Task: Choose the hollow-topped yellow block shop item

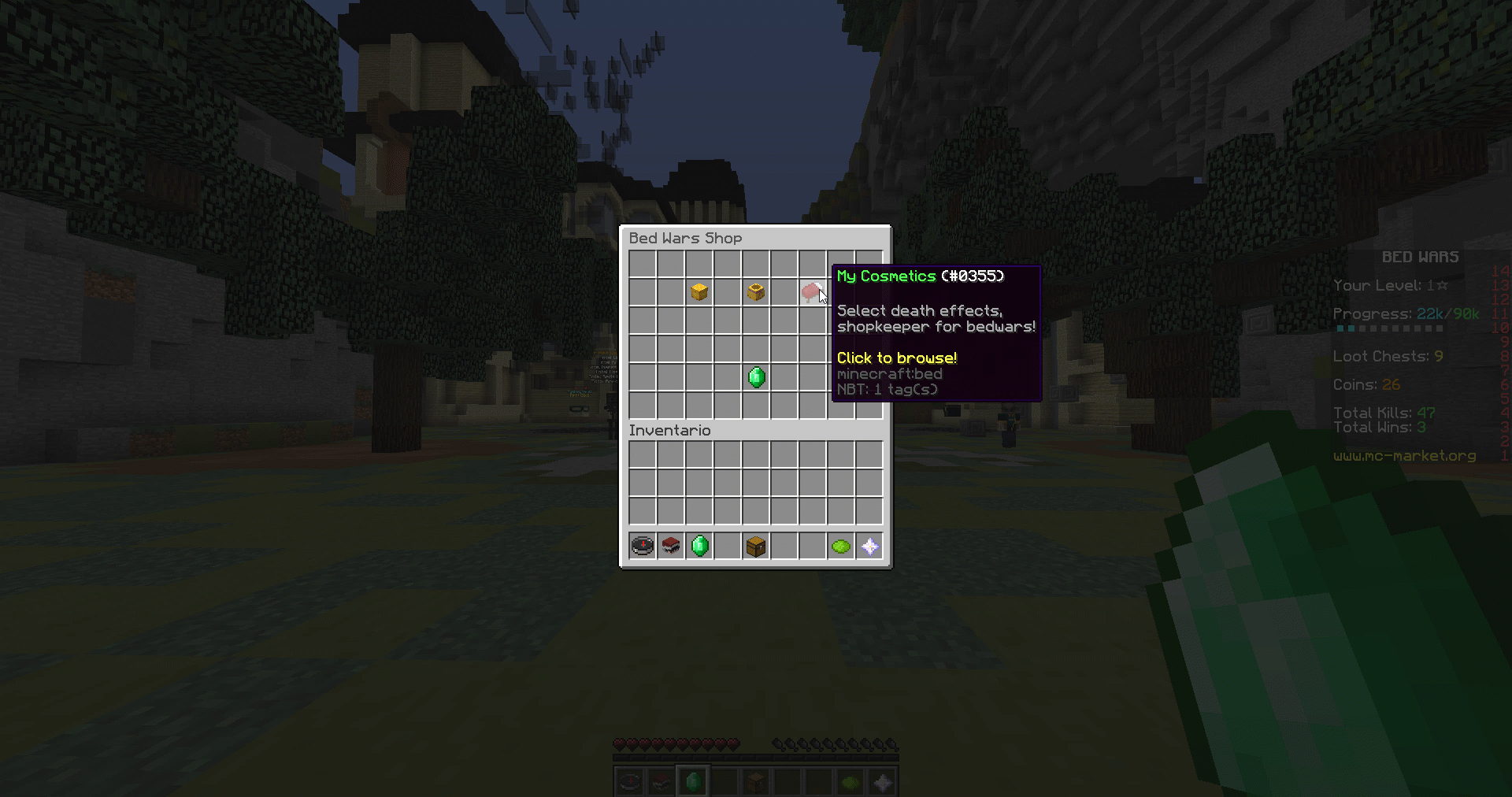Action: [x=756, y=292]
